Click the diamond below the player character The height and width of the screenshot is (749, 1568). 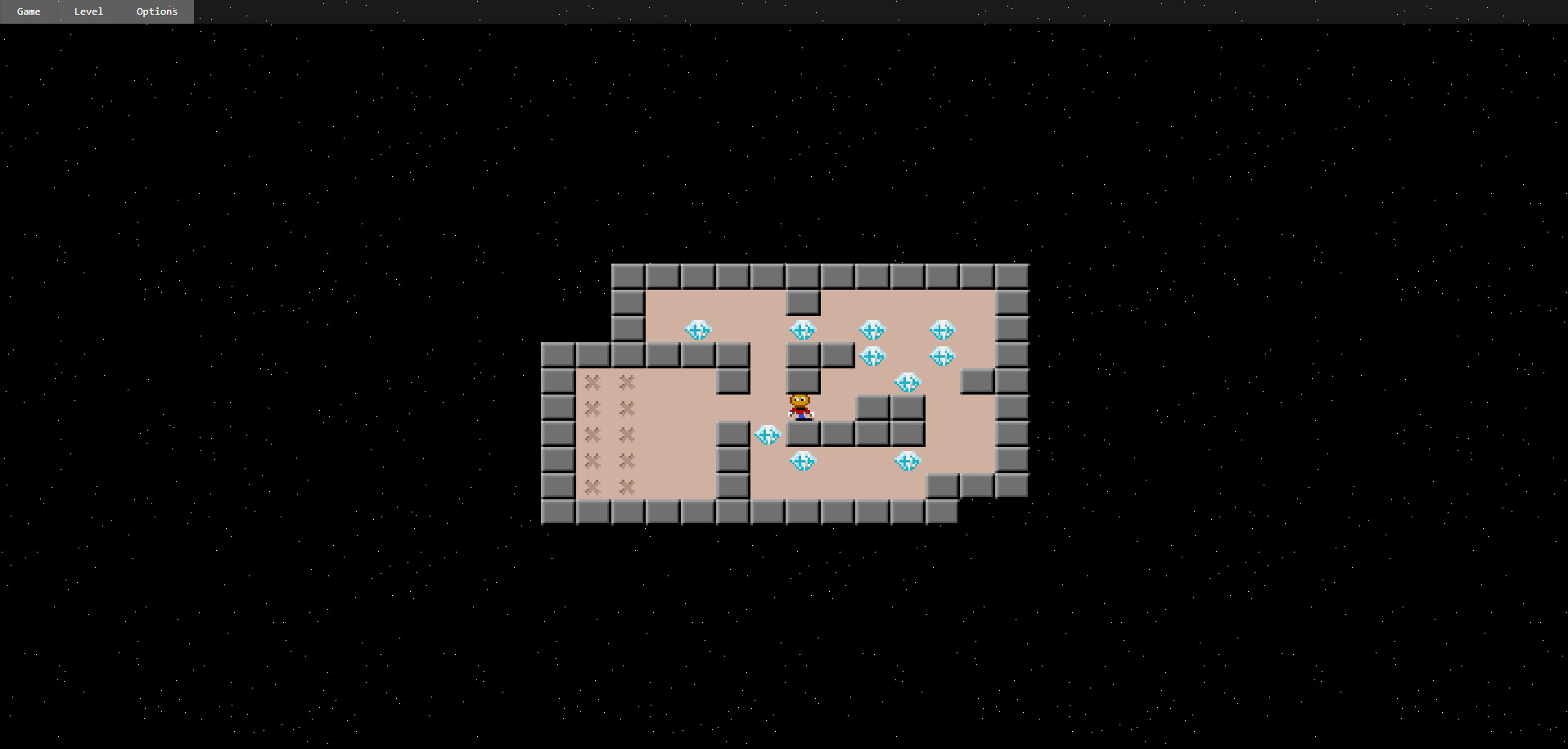click(803, 461)
